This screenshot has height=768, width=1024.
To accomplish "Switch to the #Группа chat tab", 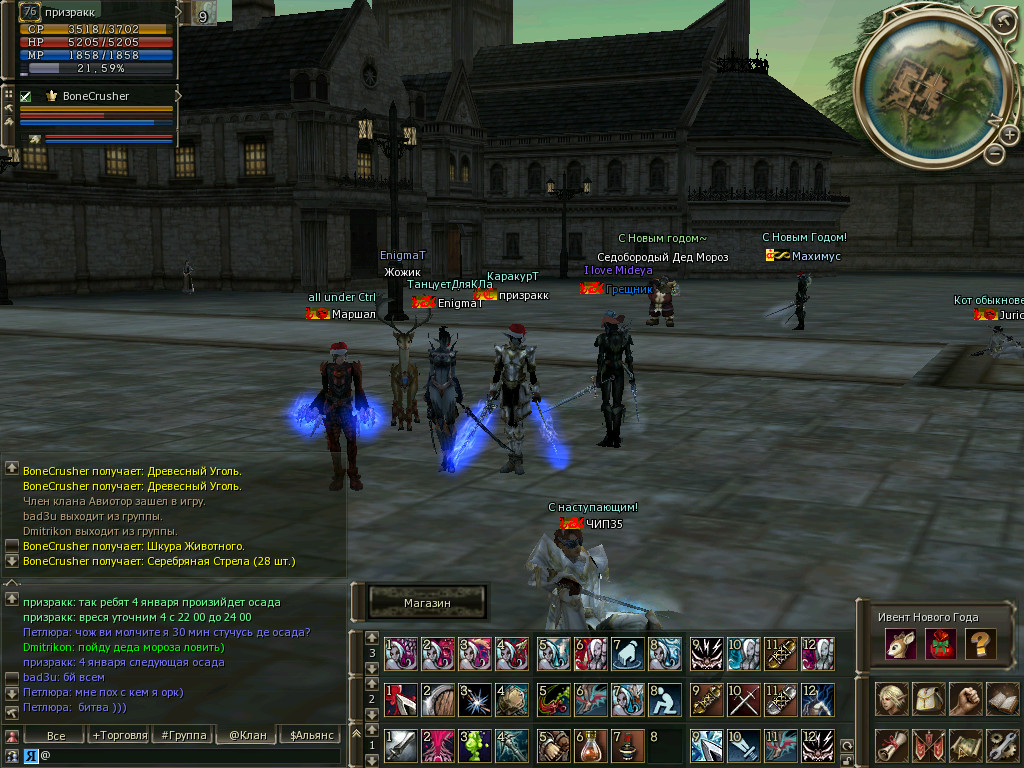I will [x=183, y=735].
